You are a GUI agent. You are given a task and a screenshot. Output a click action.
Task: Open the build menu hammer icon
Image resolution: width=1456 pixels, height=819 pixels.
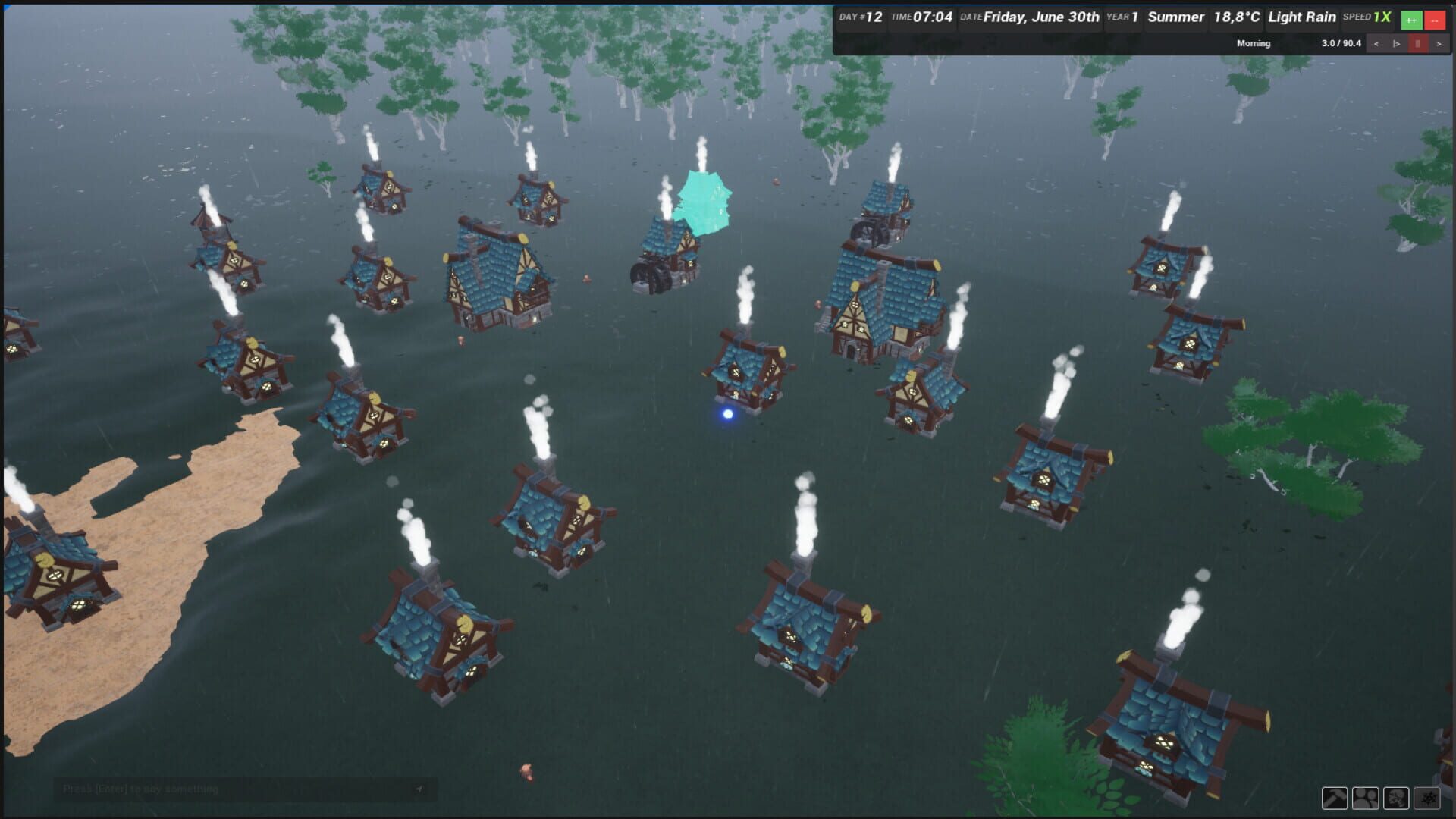point(1335,798)
